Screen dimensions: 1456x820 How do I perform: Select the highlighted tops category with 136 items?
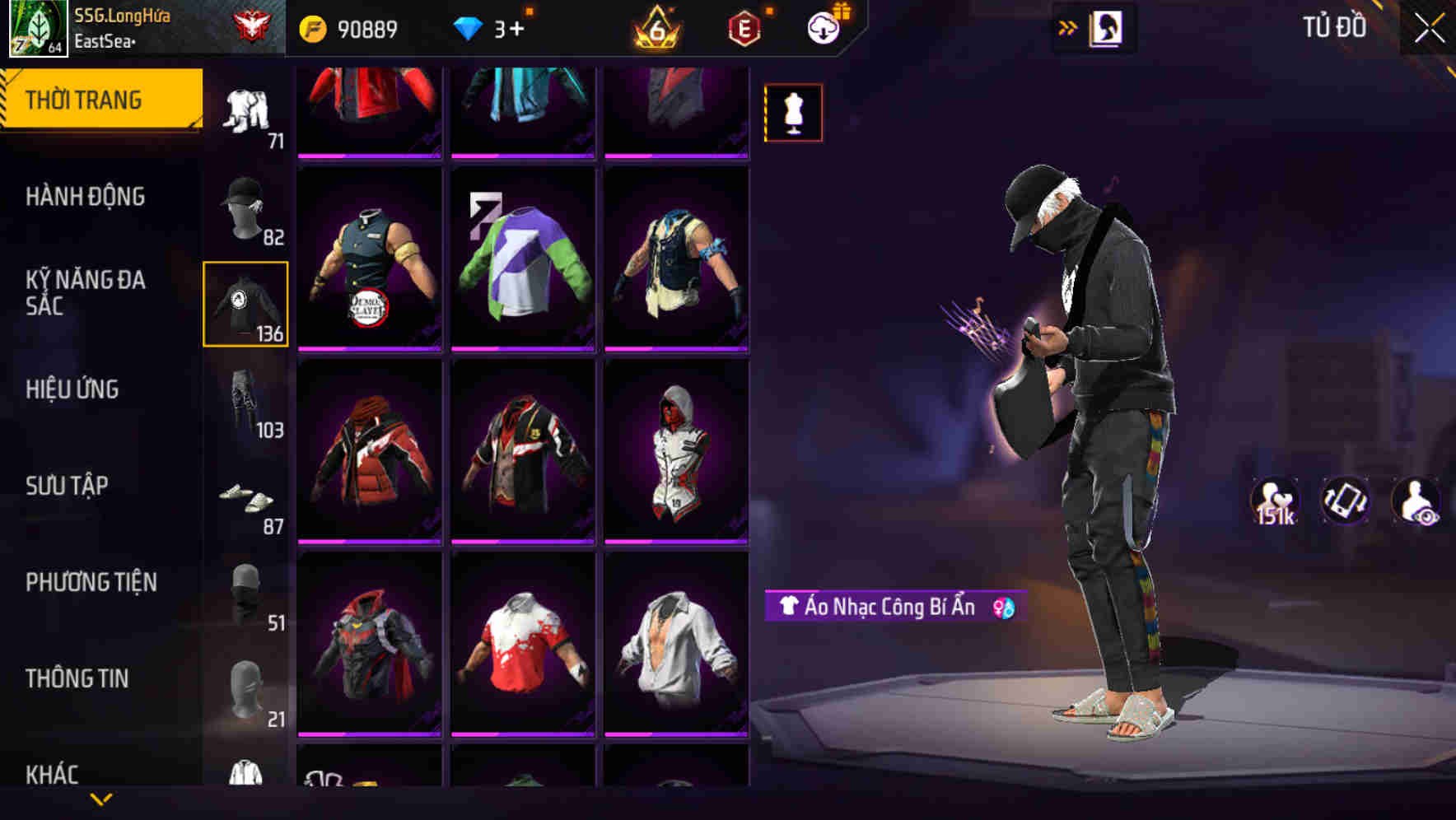(x=245, y=305)
